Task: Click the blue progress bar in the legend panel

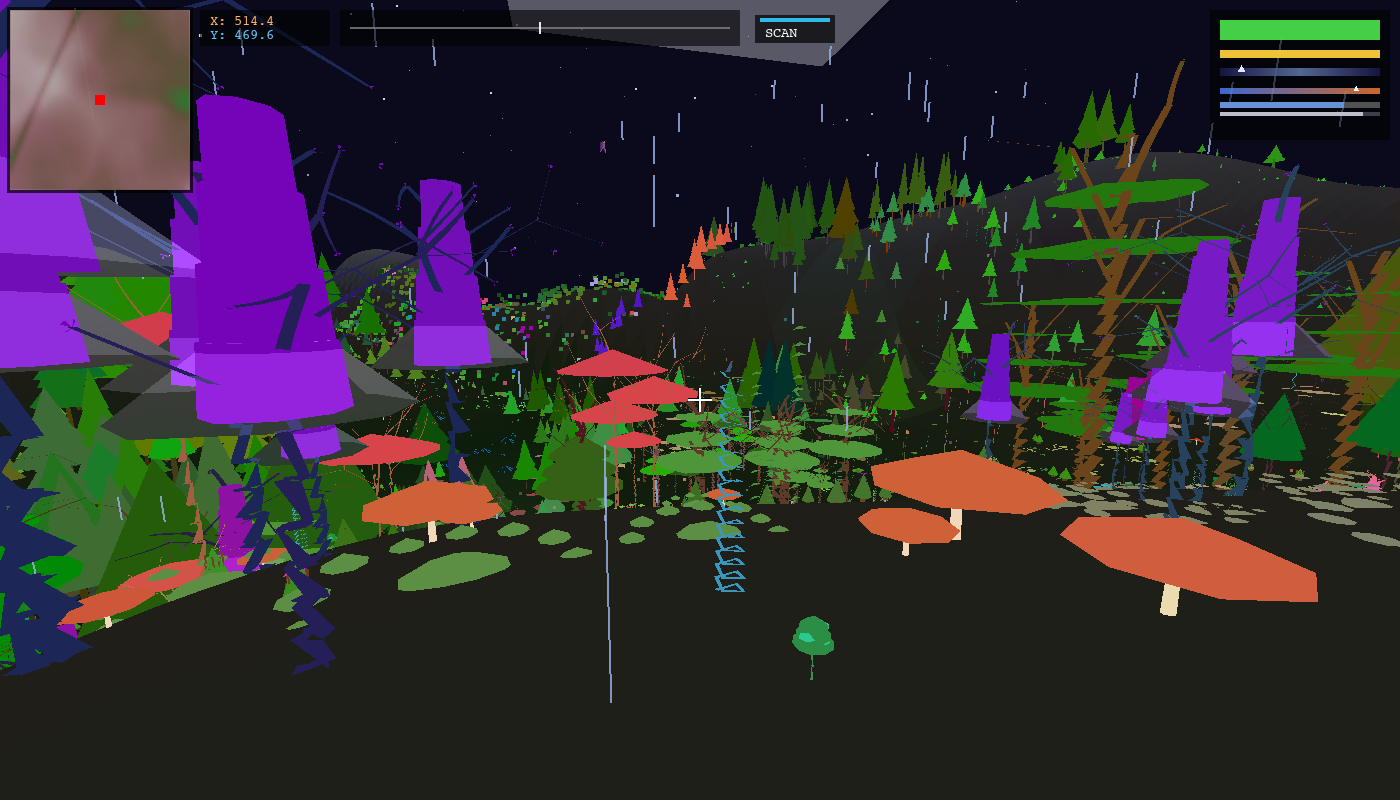Action: [x=1280, y=105]
